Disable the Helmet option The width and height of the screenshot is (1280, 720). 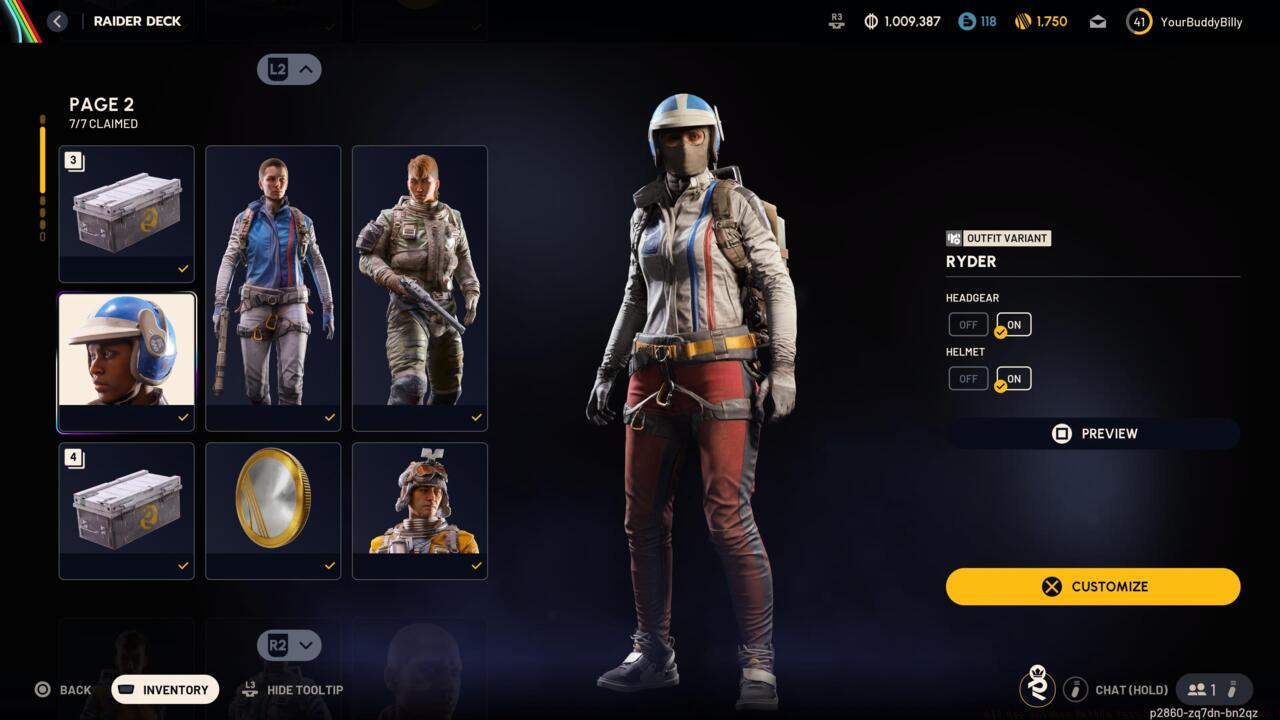coord(967,378)
